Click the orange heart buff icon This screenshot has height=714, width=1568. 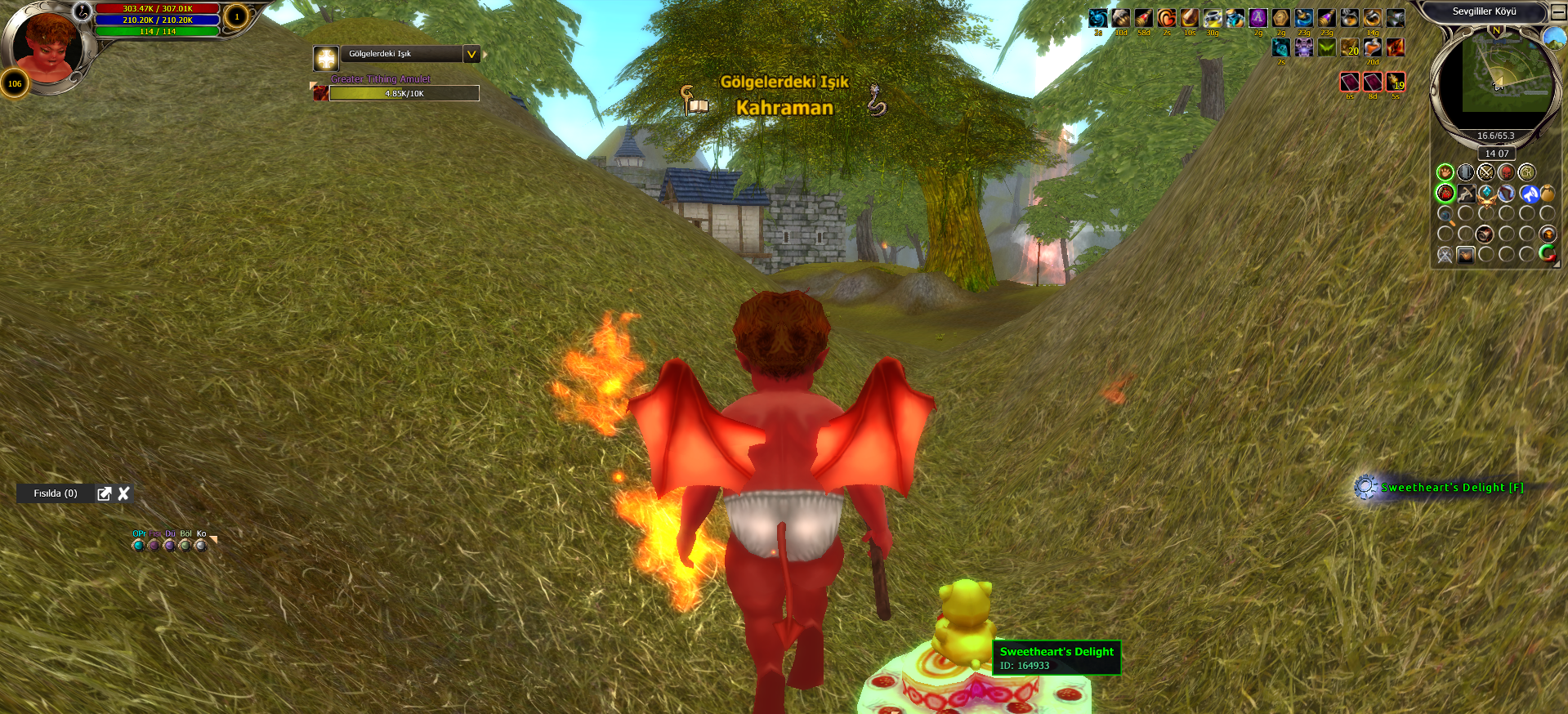coord(1167,18)
